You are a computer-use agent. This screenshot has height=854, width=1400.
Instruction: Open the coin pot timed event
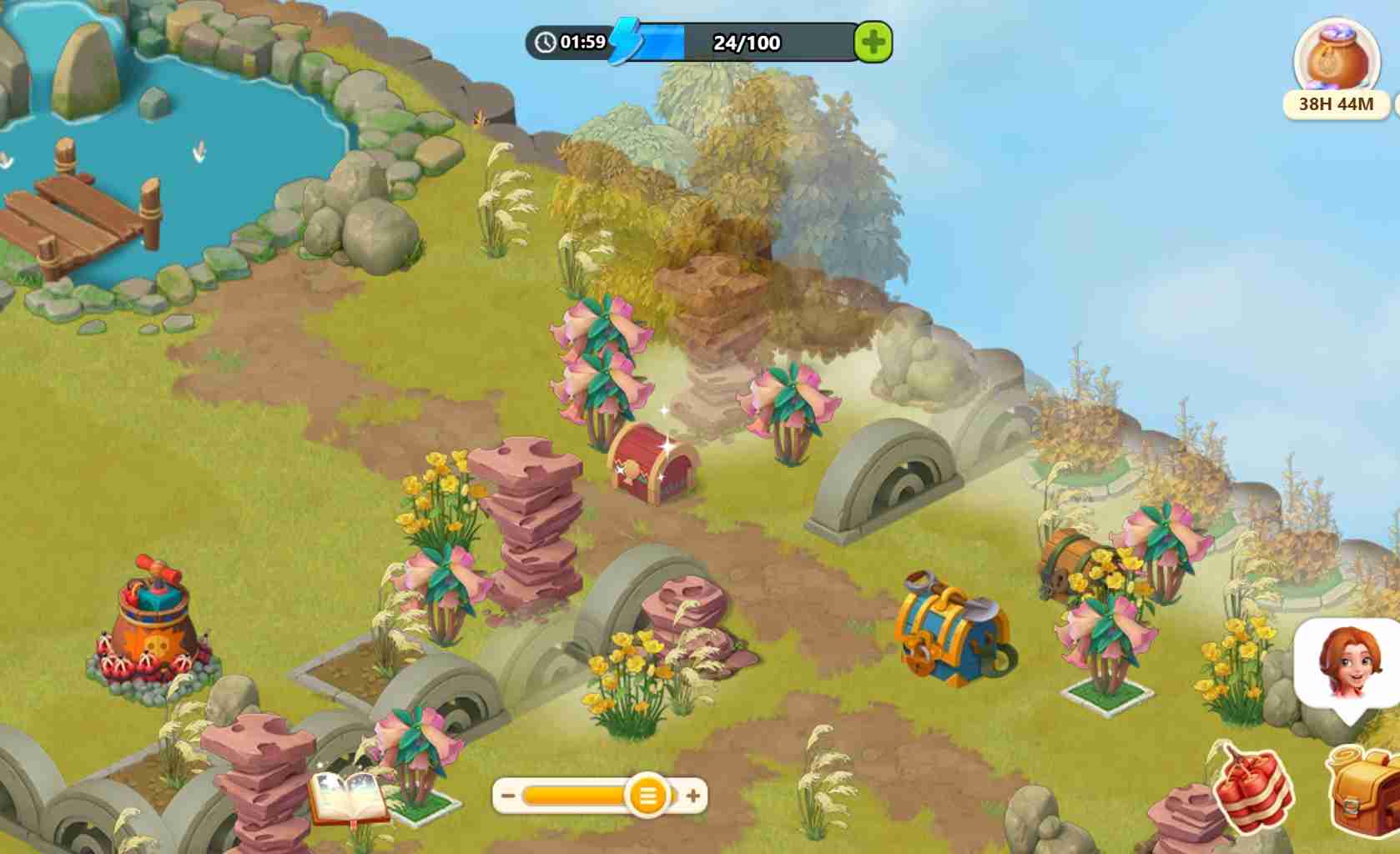[x=1336, y=62]
